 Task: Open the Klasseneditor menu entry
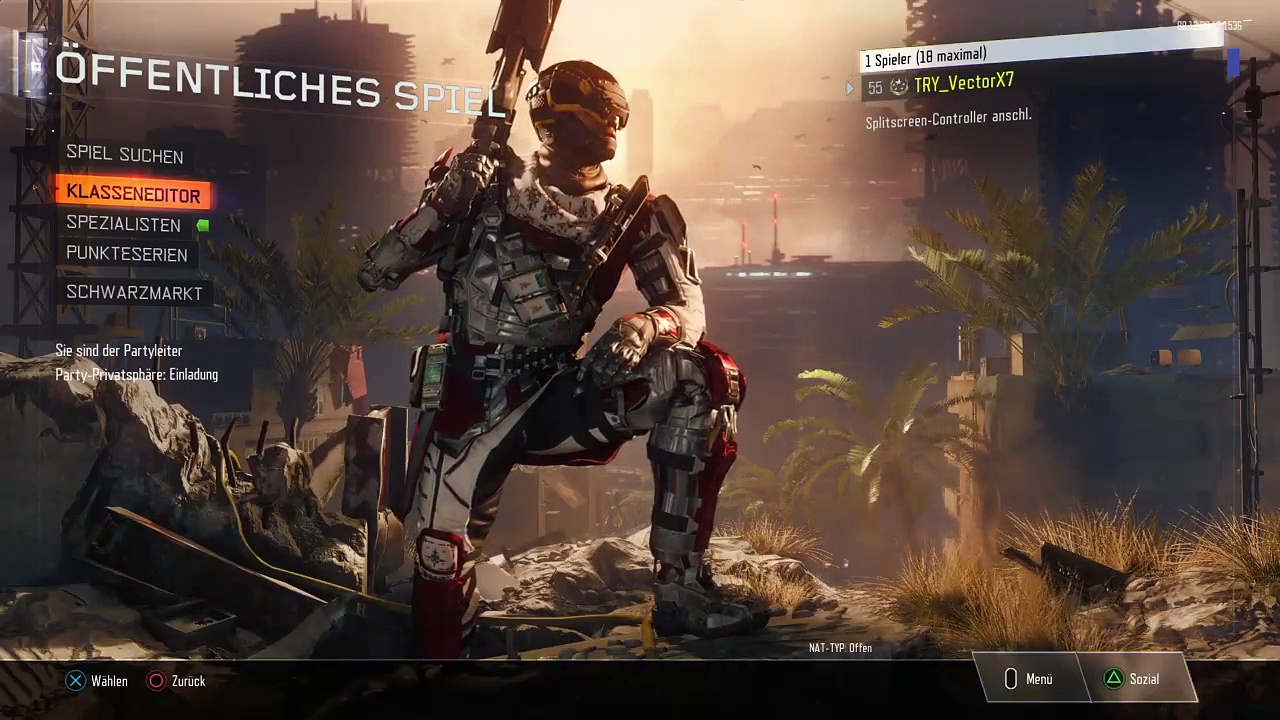[133, 194]
